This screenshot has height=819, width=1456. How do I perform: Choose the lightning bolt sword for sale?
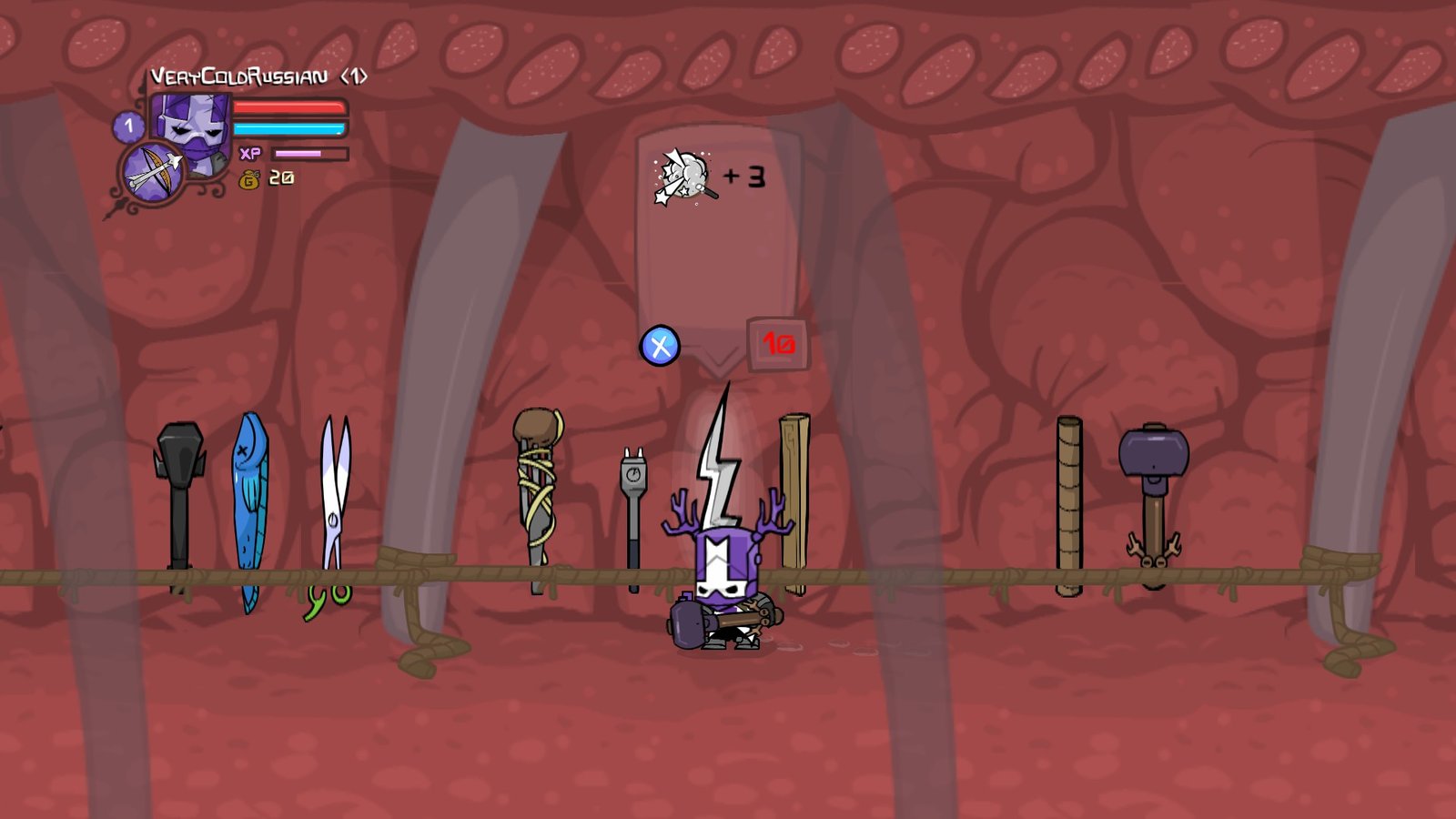point(719,455)
